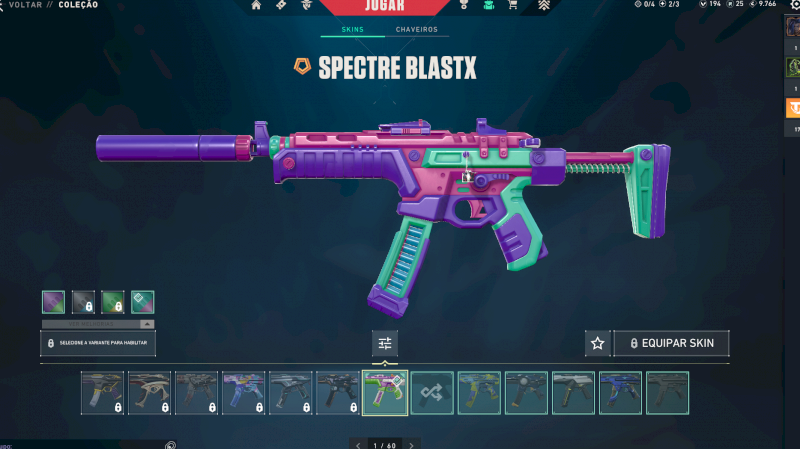Screen dimensions: 800x449
Task: Select the teal-pink variant swatch
Action: (x=142, y=301)
